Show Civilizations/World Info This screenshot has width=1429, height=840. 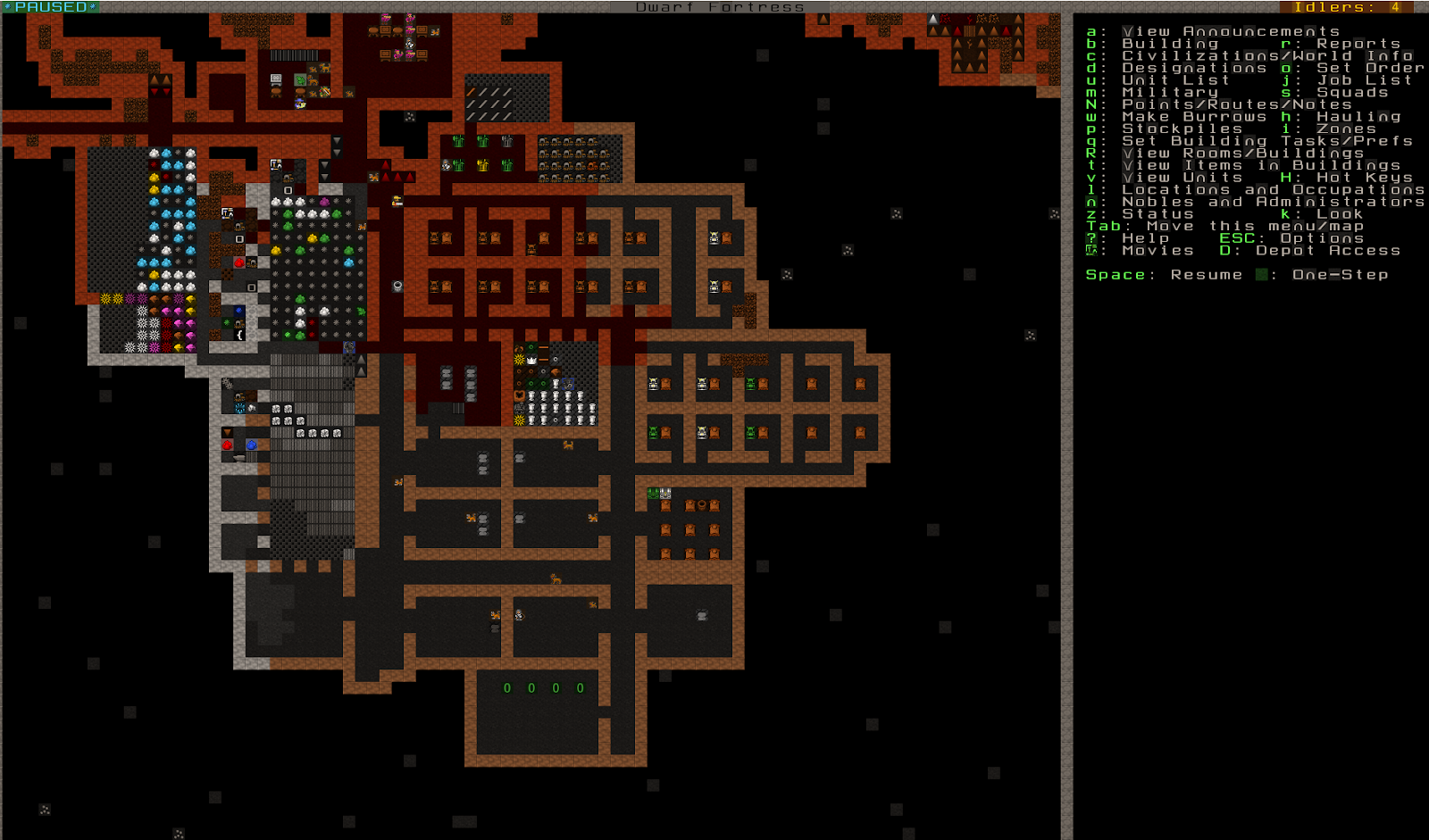tap(1267, 55)
